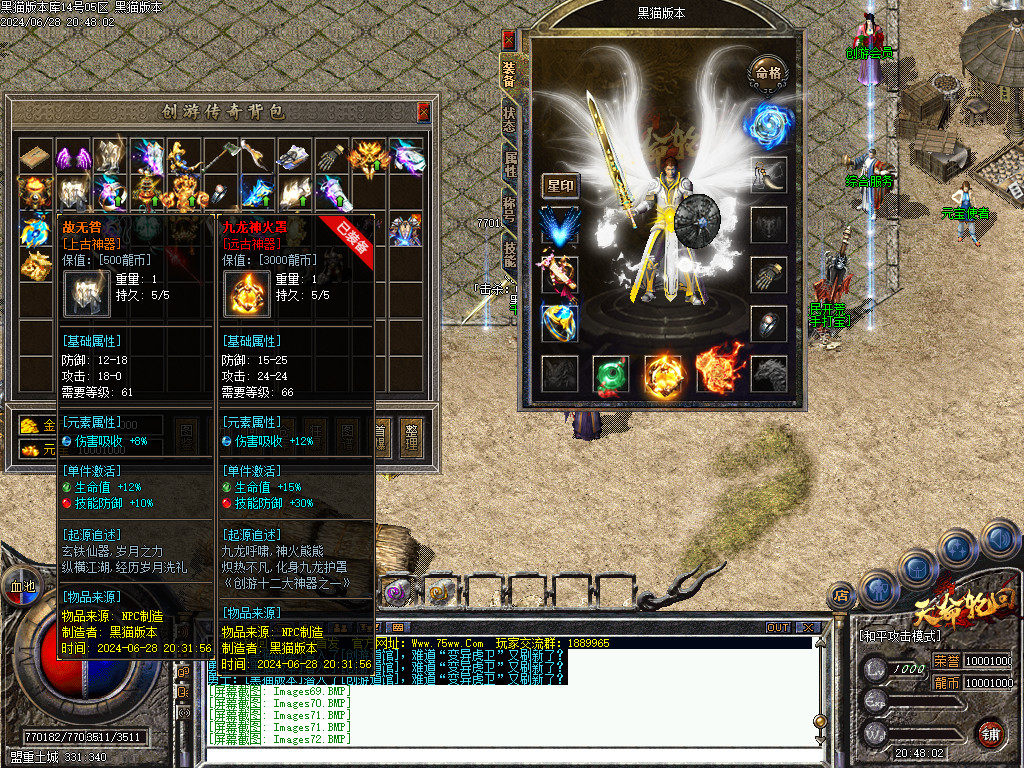Image resolution: width=1024 pixels, height=768 pixels.
Task: Open the red 铺 stall button
Action: pos(990,733)
